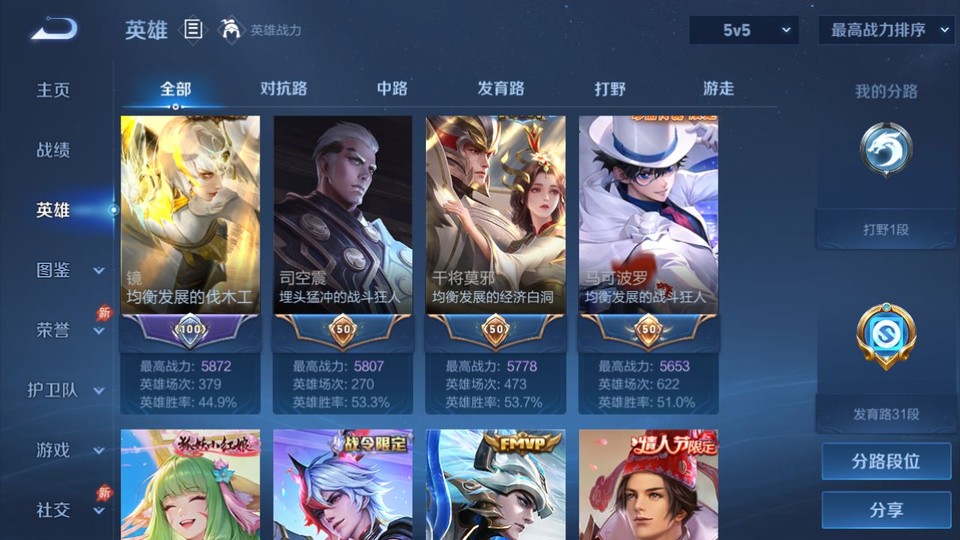Click the 分享 share button
This screenshot has height=540, width=960.
[x=886, y=510]
